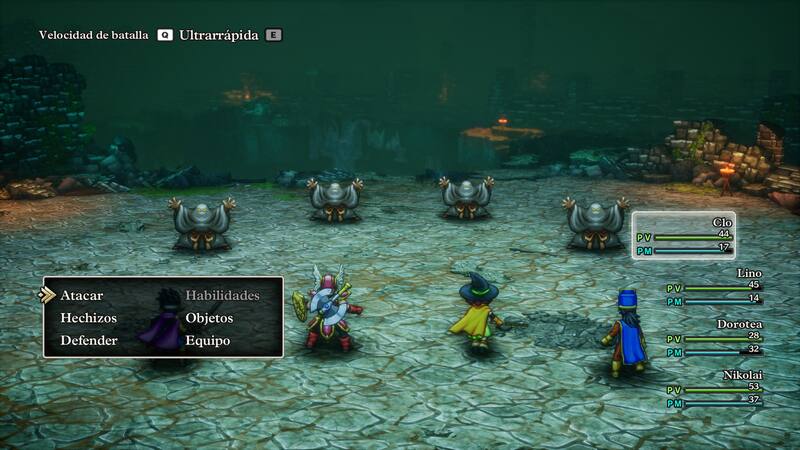
Task: Select the greyed-out Habilidades option
Action: 222,295
